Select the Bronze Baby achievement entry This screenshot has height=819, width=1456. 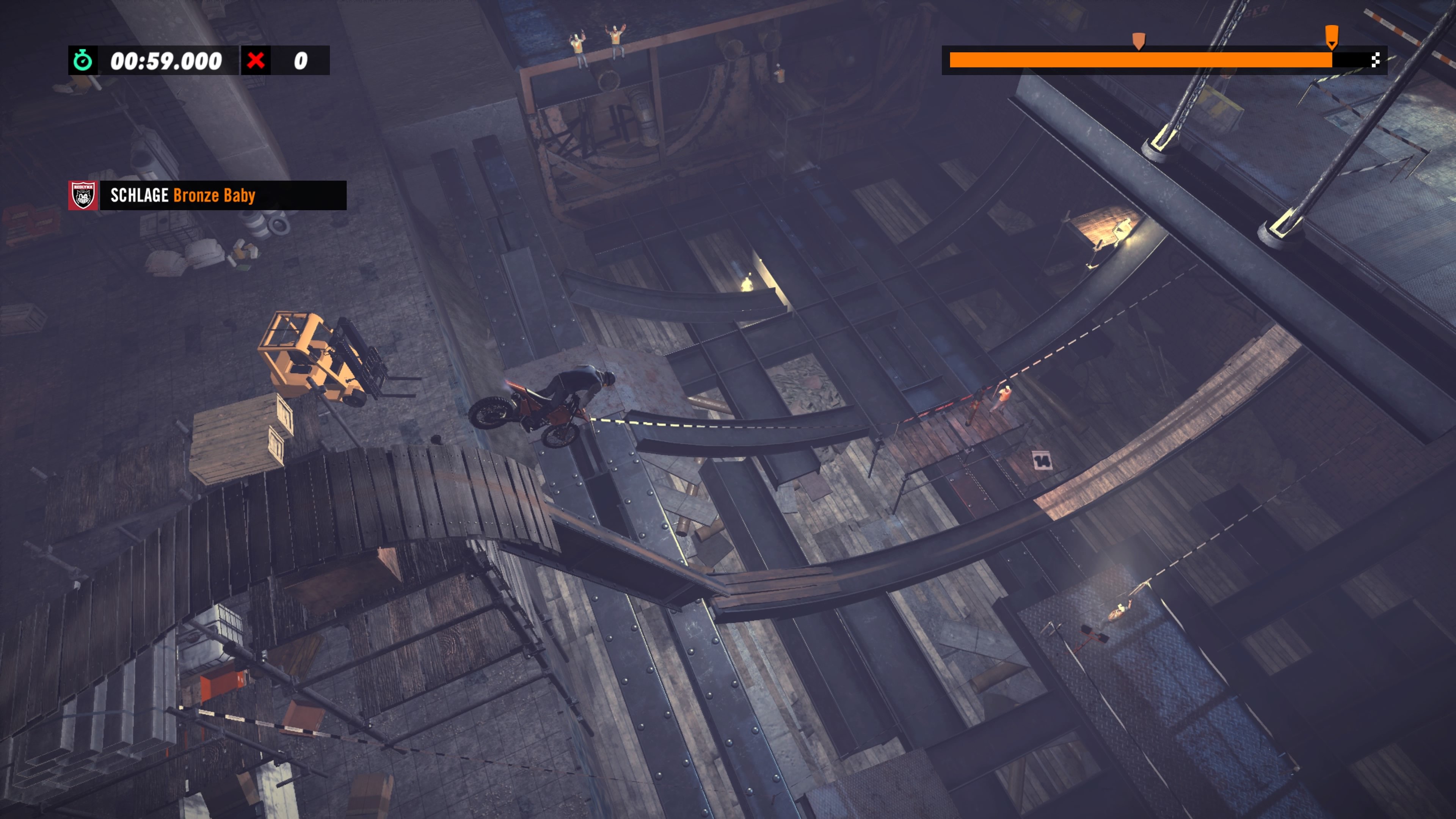(215, 196)
